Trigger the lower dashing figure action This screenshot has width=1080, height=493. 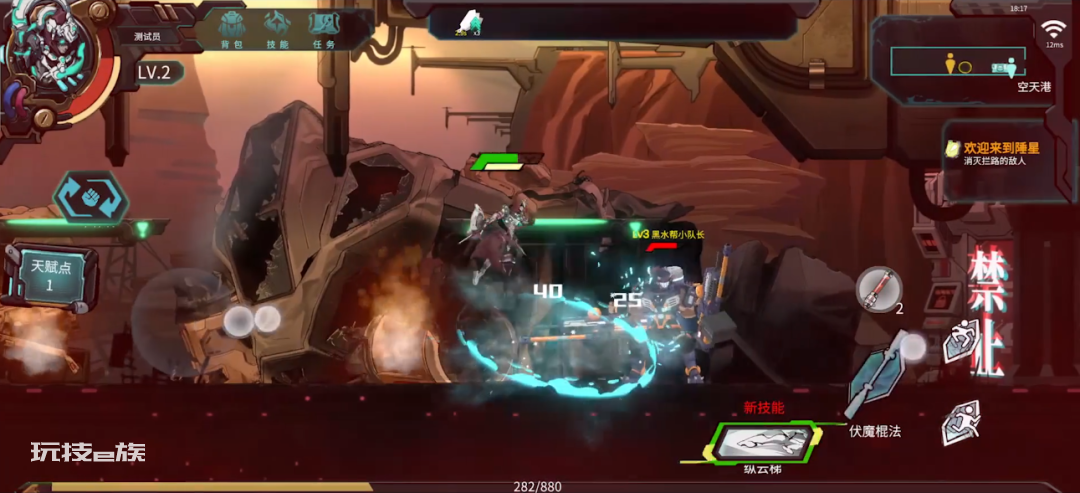pyautogui.click(x=960, y=423)
